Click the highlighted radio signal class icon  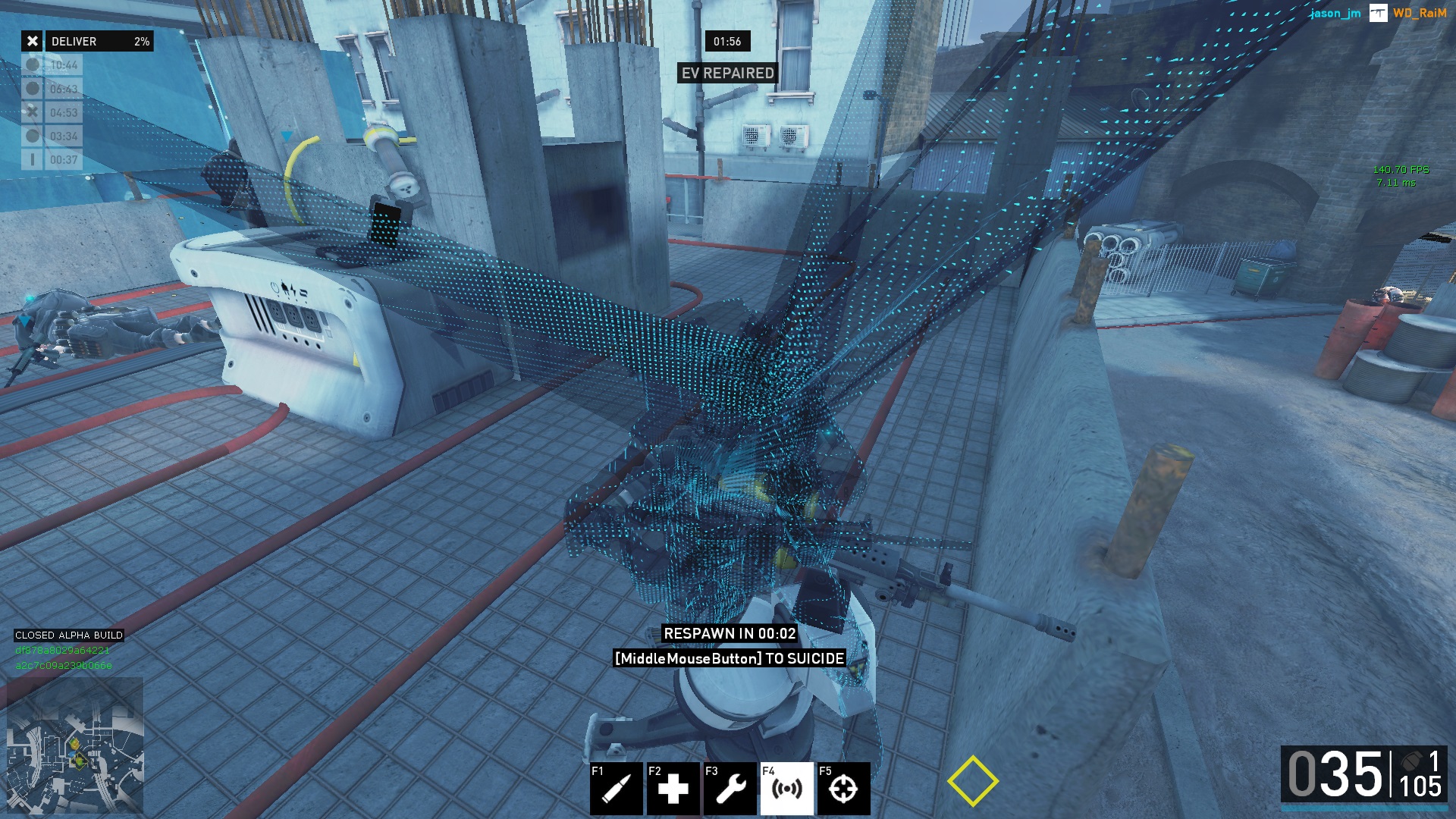click(x=787, y=789)
